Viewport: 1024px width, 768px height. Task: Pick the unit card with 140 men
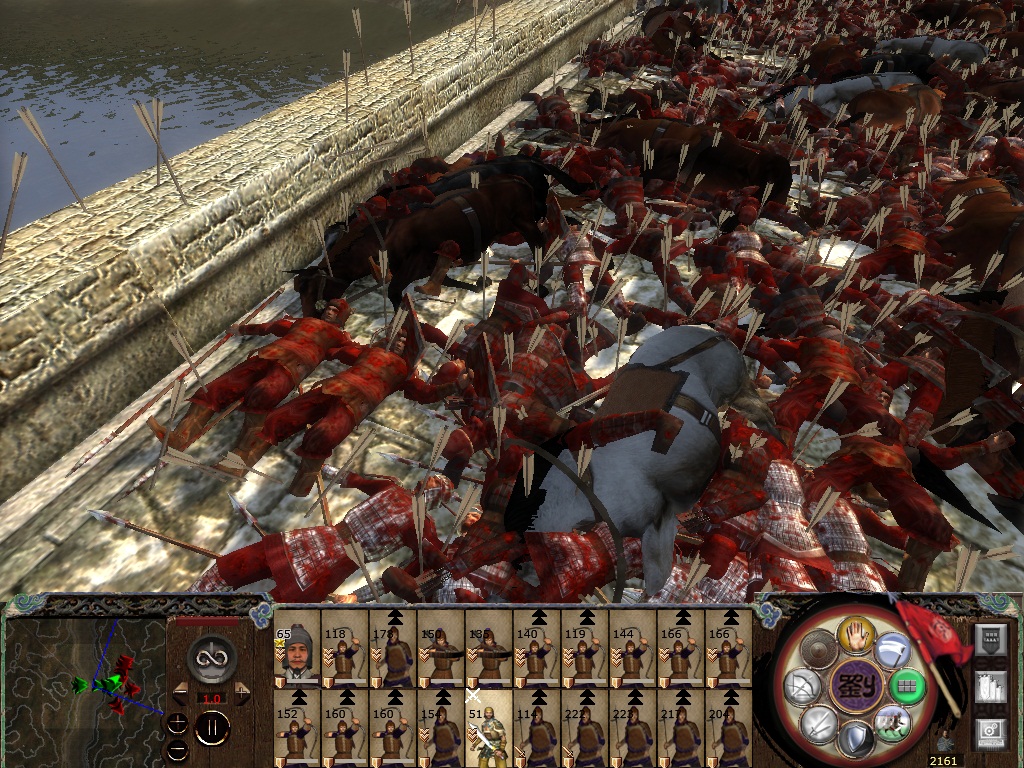537,650
